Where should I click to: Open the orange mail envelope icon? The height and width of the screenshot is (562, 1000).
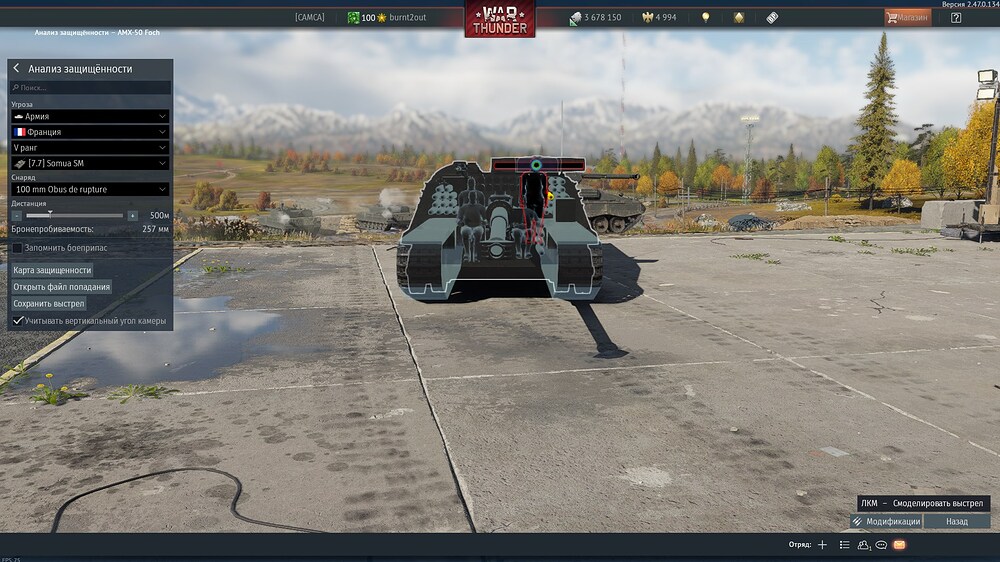pos(899,545)
